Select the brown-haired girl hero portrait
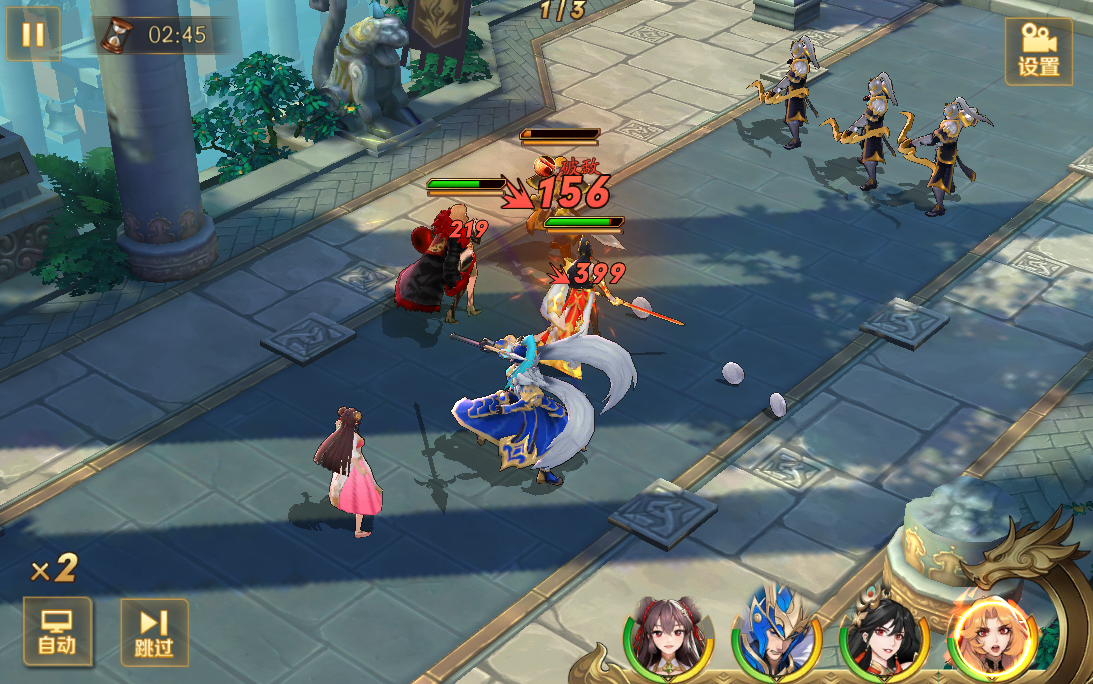The width and height of the screenshot is (1093, 684). point(668,637)
